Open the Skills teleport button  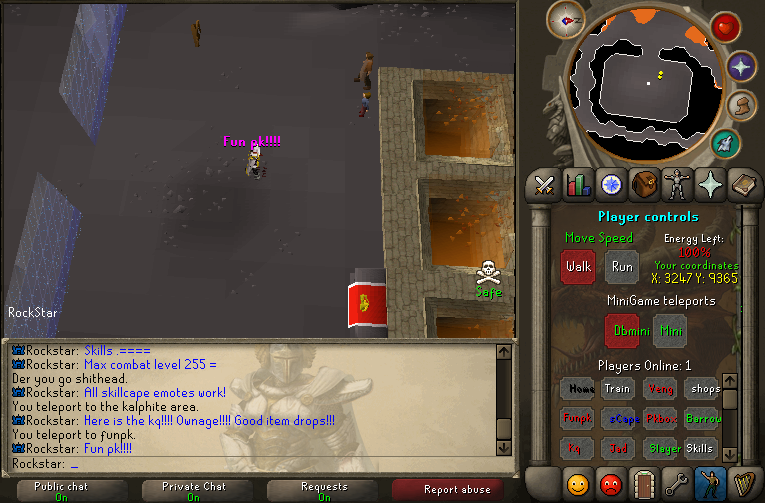(699, 449)
